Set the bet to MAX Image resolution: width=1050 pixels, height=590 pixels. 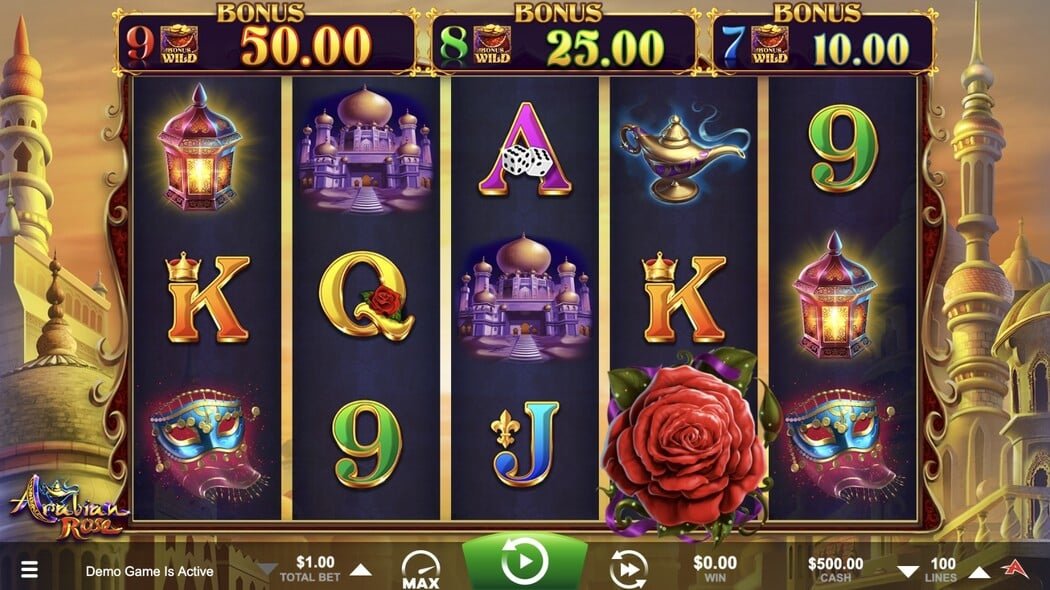coord(421,569)
